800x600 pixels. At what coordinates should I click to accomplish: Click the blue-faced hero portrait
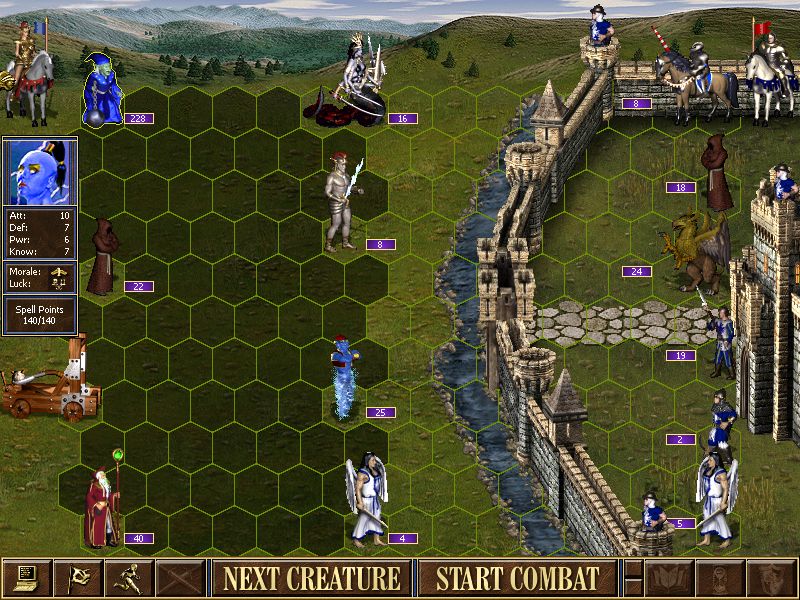[40, 172]
